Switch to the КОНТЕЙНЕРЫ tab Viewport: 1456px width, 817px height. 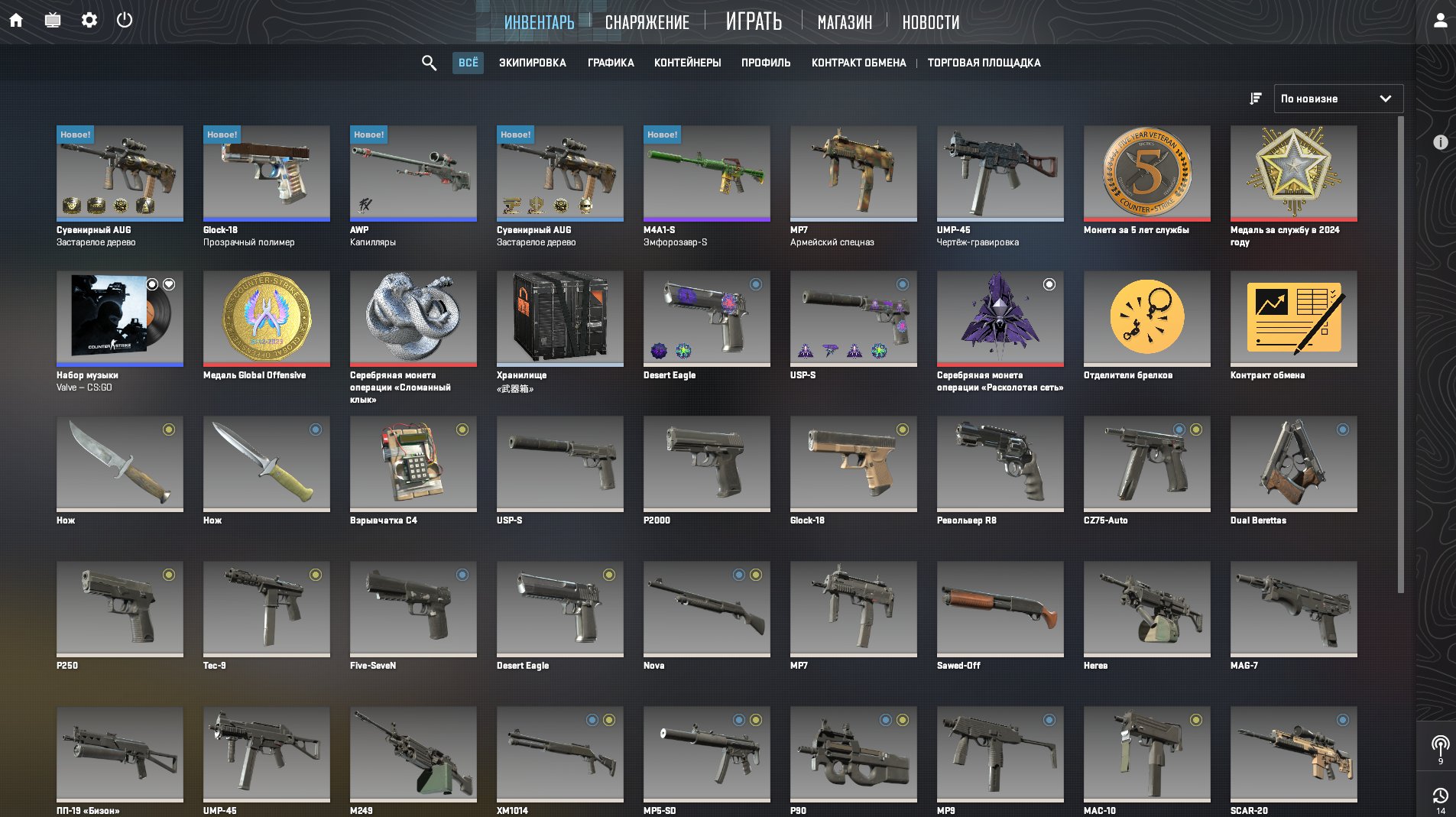(689, 63)
